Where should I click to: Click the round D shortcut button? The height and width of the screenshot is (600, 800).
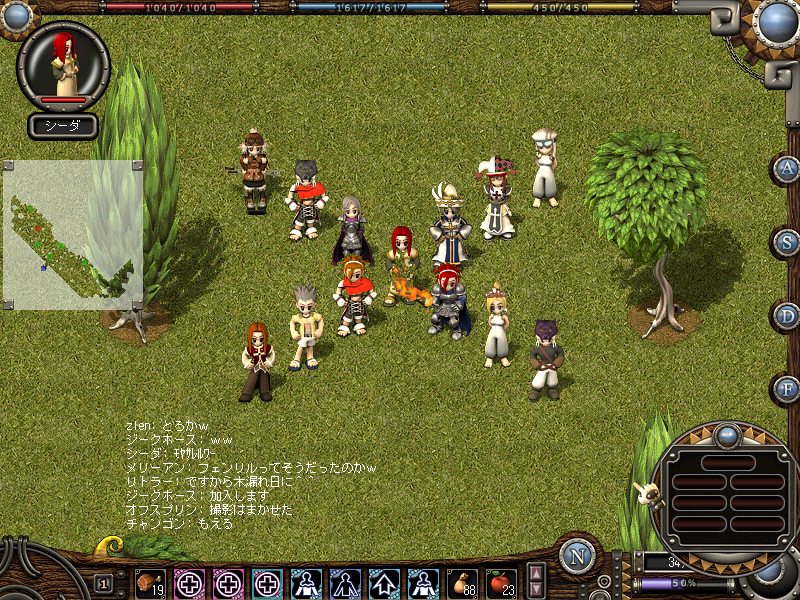pyautogui.click(x=788, y=316)
